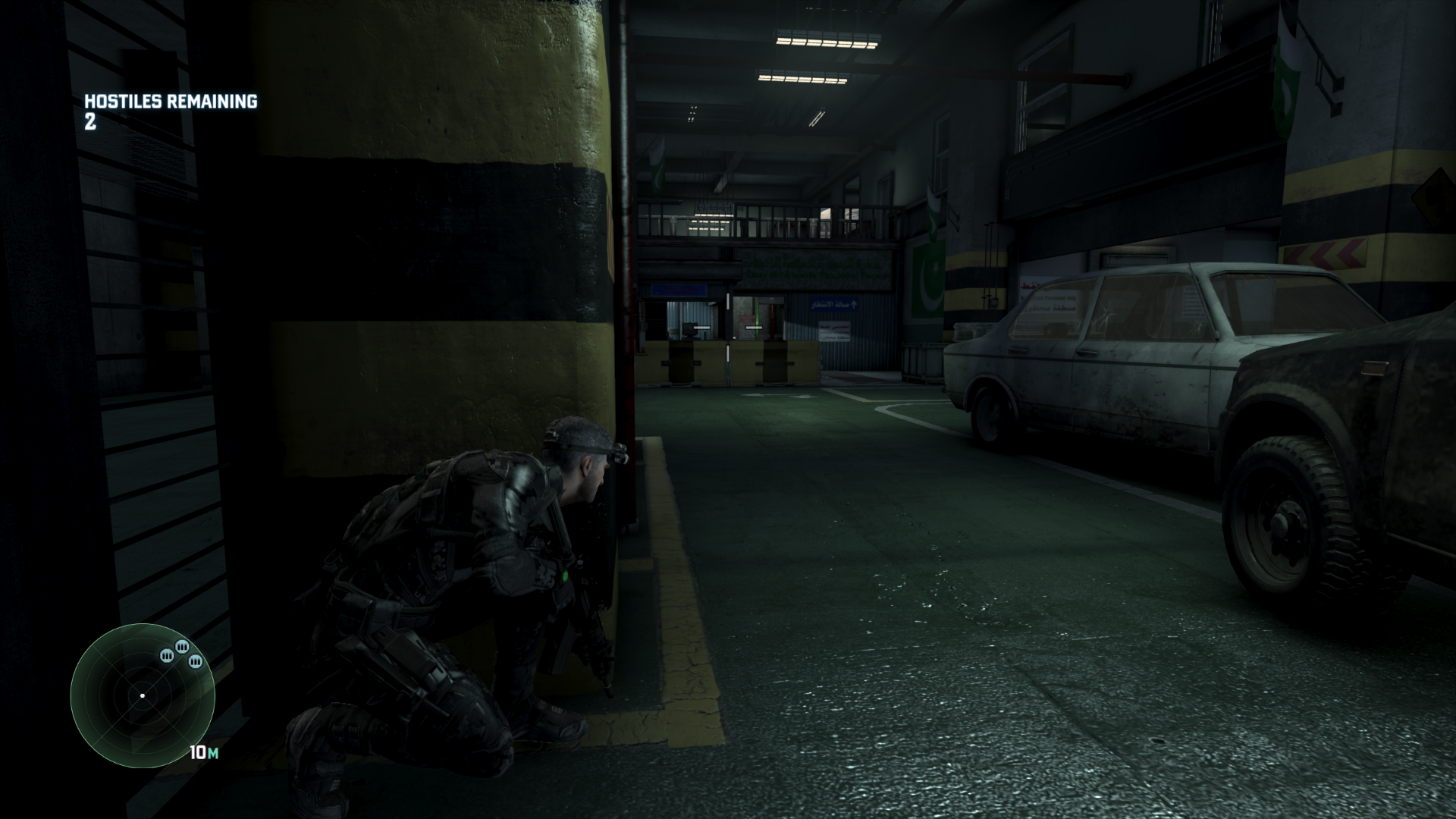The image size is (1456, 819).
Task: Select the rightmost enemy marker on the minimap
Action: [196, 661]
